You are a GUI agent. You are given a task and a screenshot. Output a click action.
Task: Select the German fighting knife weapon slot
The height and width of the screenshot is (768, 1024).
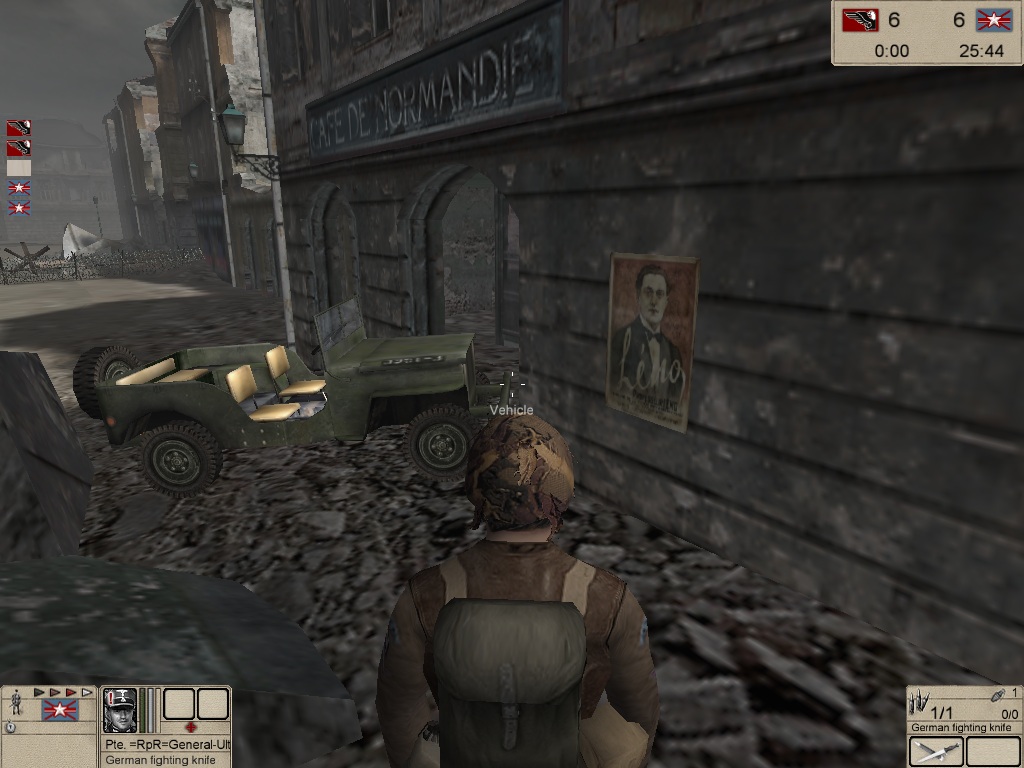[x=936, y=752]
